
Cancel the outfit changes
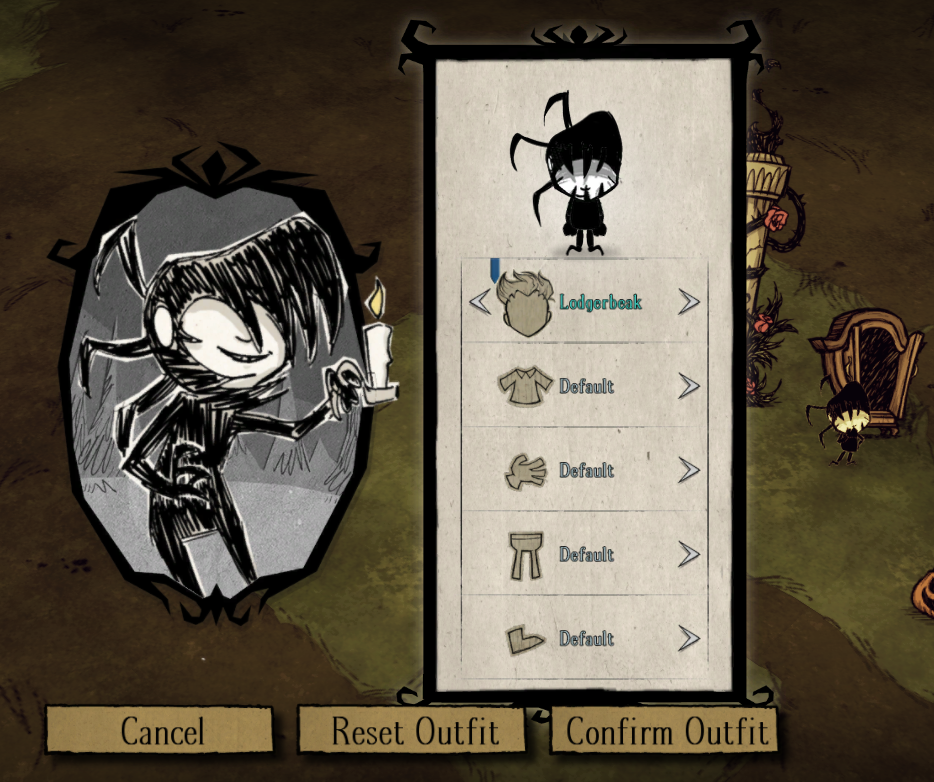point(160,730)
